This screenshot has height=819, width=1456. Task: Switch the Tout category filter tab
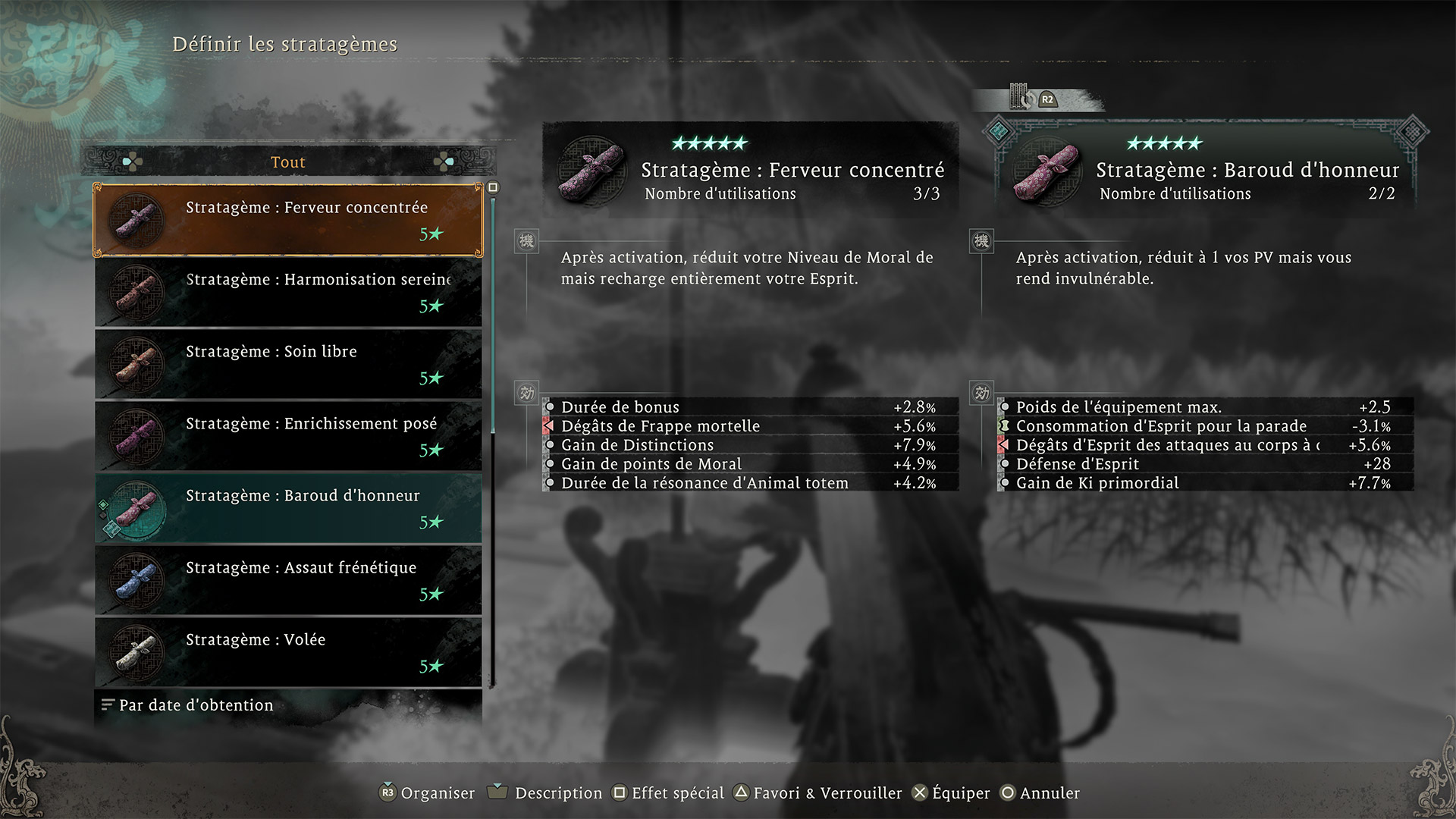(x=288, y=162)
